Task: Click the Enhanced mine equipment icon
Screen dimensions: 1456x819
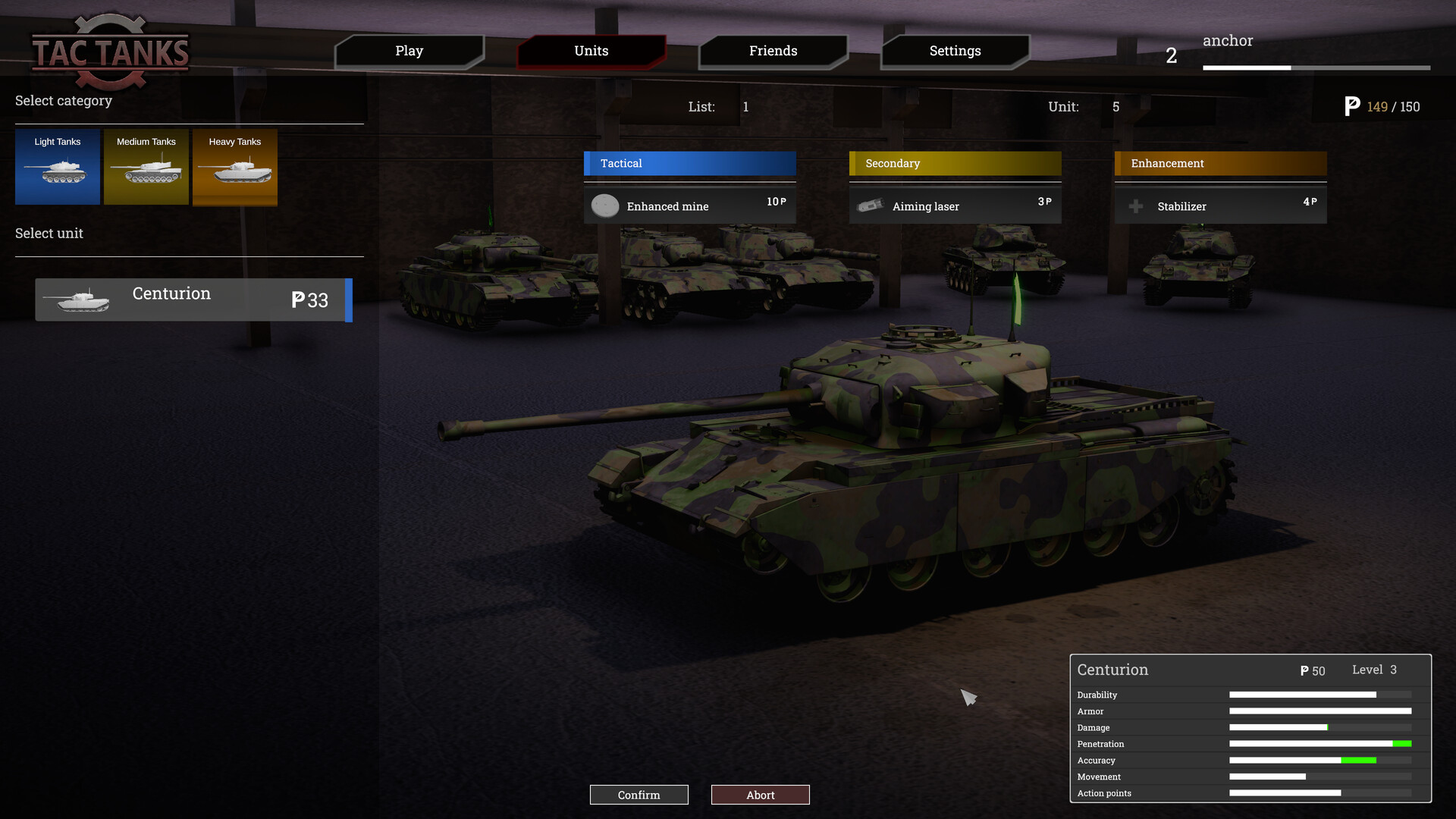Action: point(605,206)
